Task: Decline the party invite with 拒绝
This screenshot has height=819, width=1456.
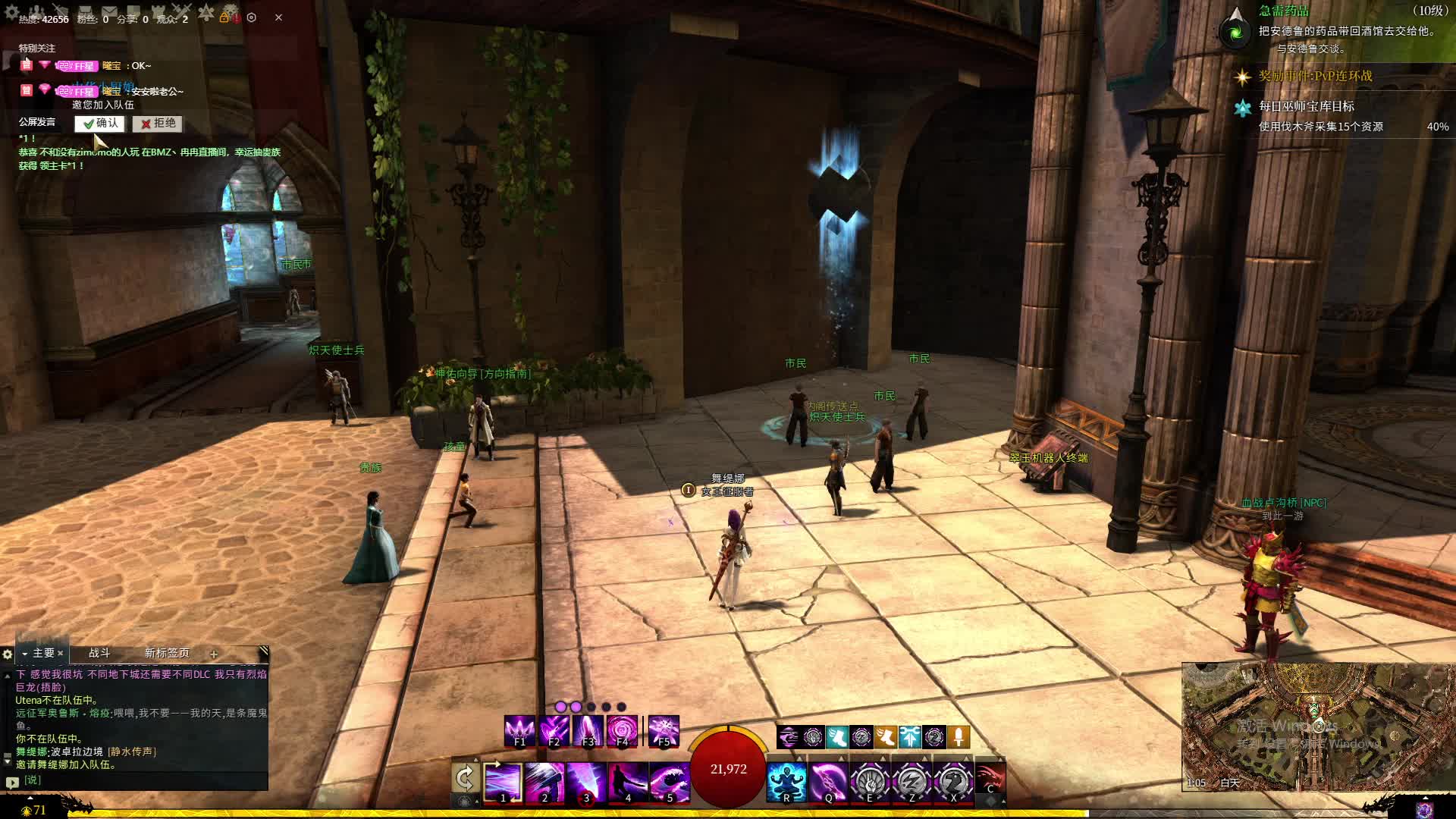Action: (157, 124)
